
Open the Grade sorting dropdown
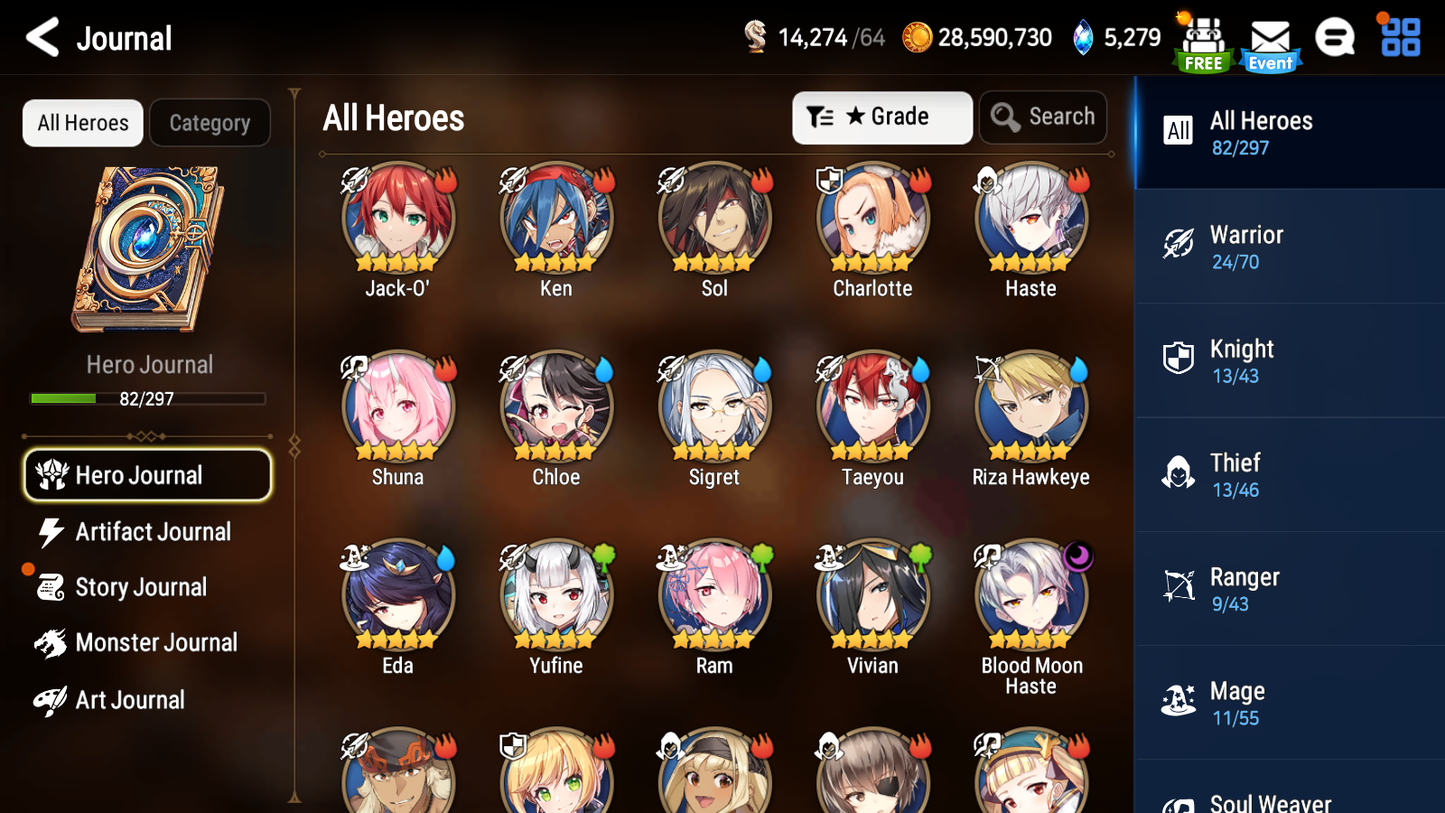coord(882,117)
